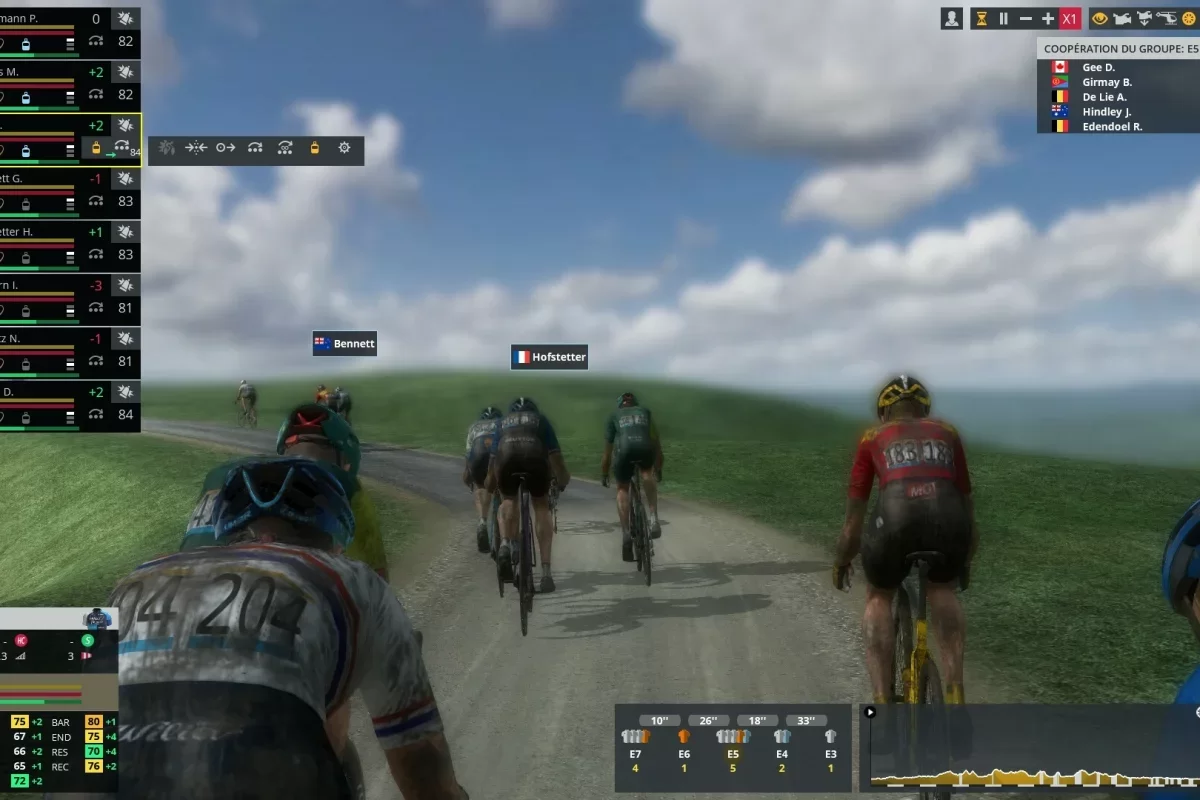1200x800 pixels.
Task: Pause the race simulation
Action: point(1003,18)
